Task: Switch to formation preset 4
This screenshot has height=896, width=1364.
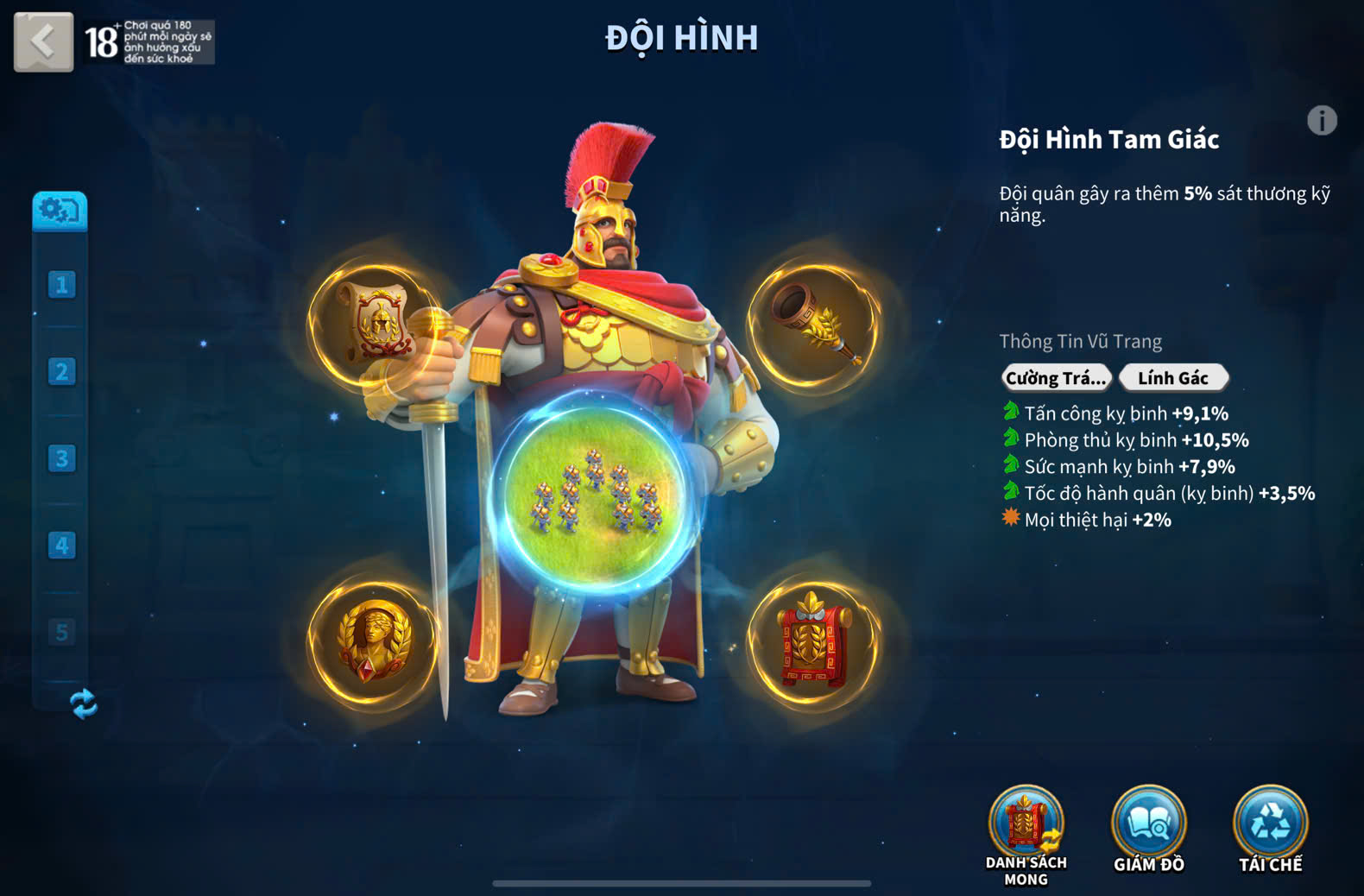Action: [61, 546]
